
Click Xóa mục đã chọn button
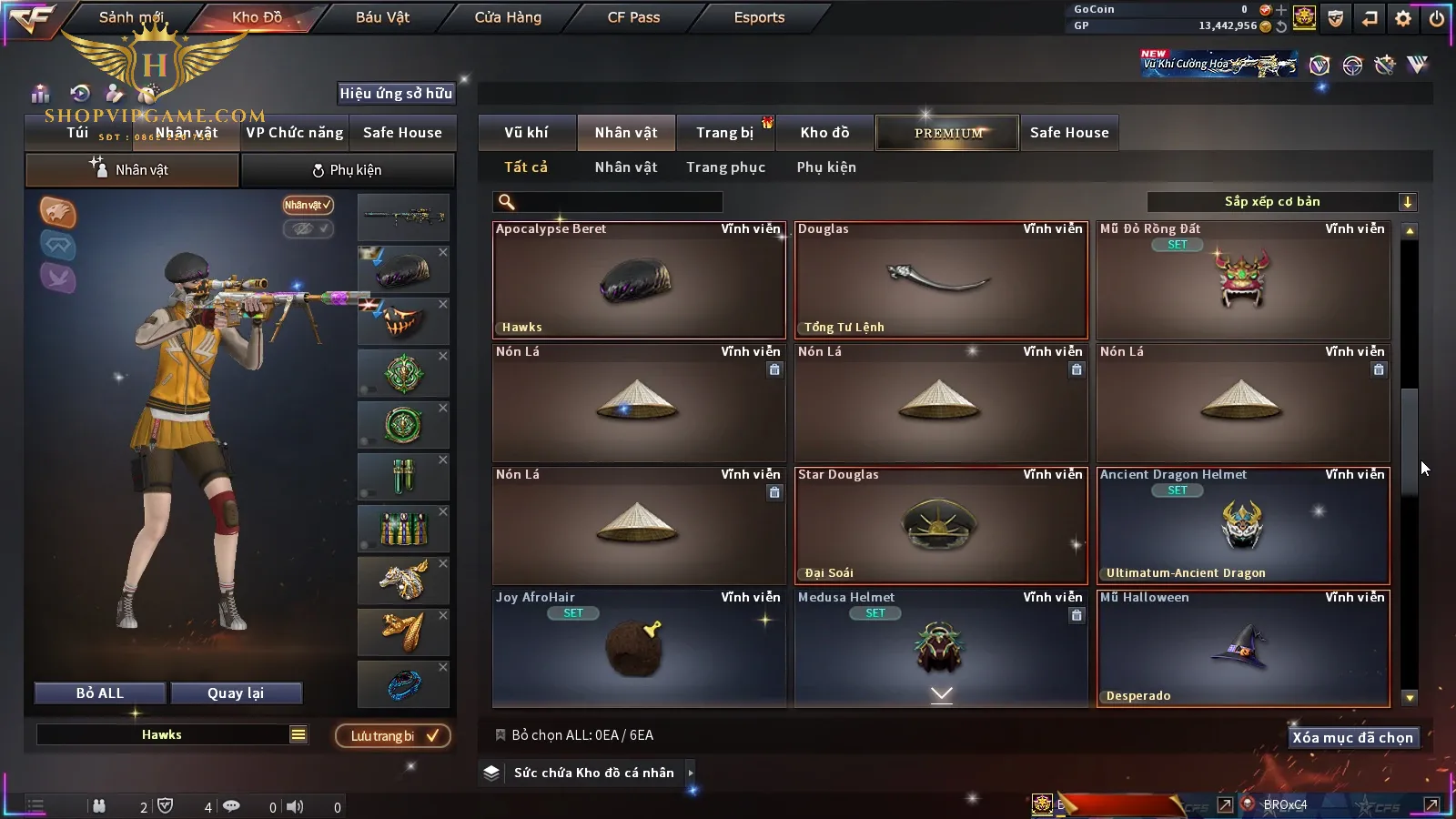coord(1352,738)
